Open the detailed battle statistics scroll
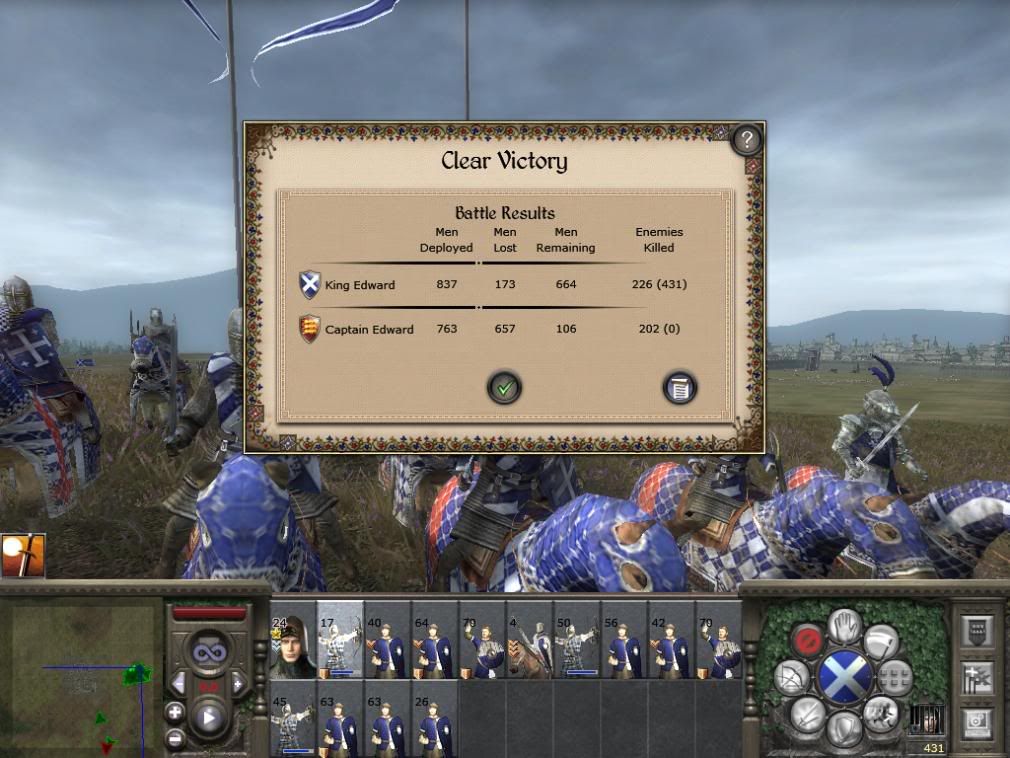This screenshot has width=1010, height=758. (x=679, y=387)
